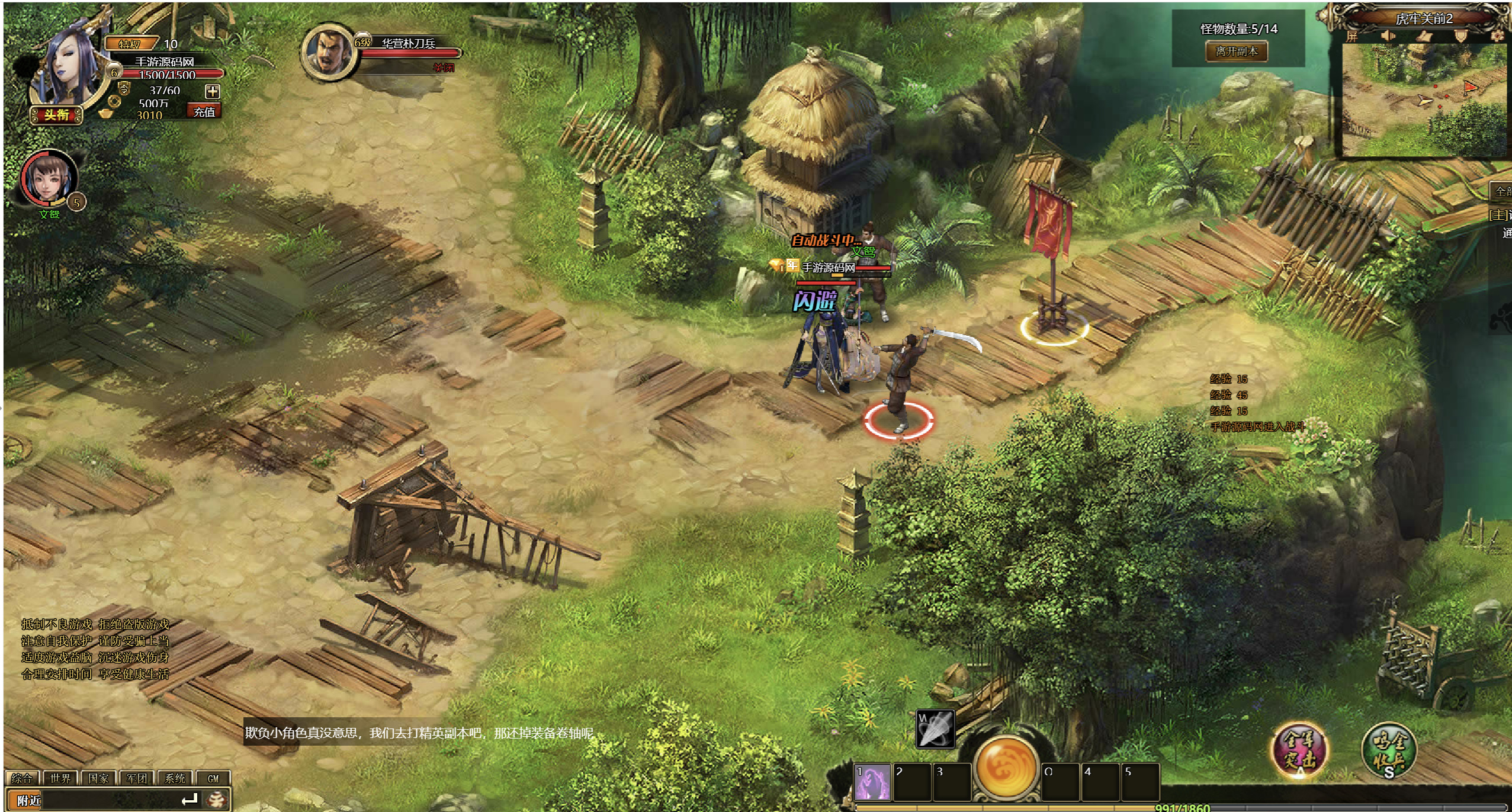
Task: Activate the purple skill in slot 1
Action: 873,782
